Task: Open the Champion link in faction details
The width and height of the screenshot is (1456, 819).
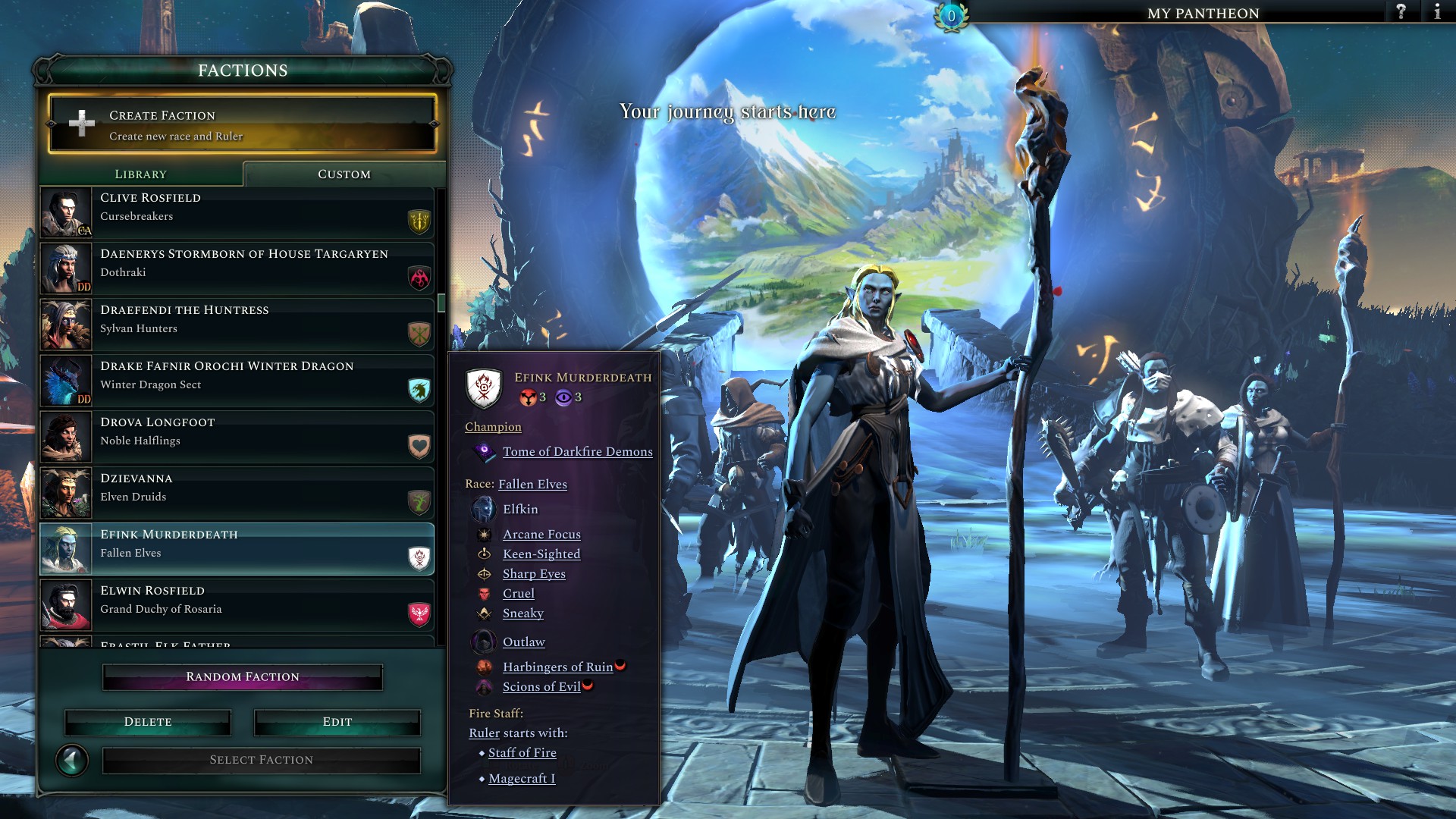Action: [493, 427]
